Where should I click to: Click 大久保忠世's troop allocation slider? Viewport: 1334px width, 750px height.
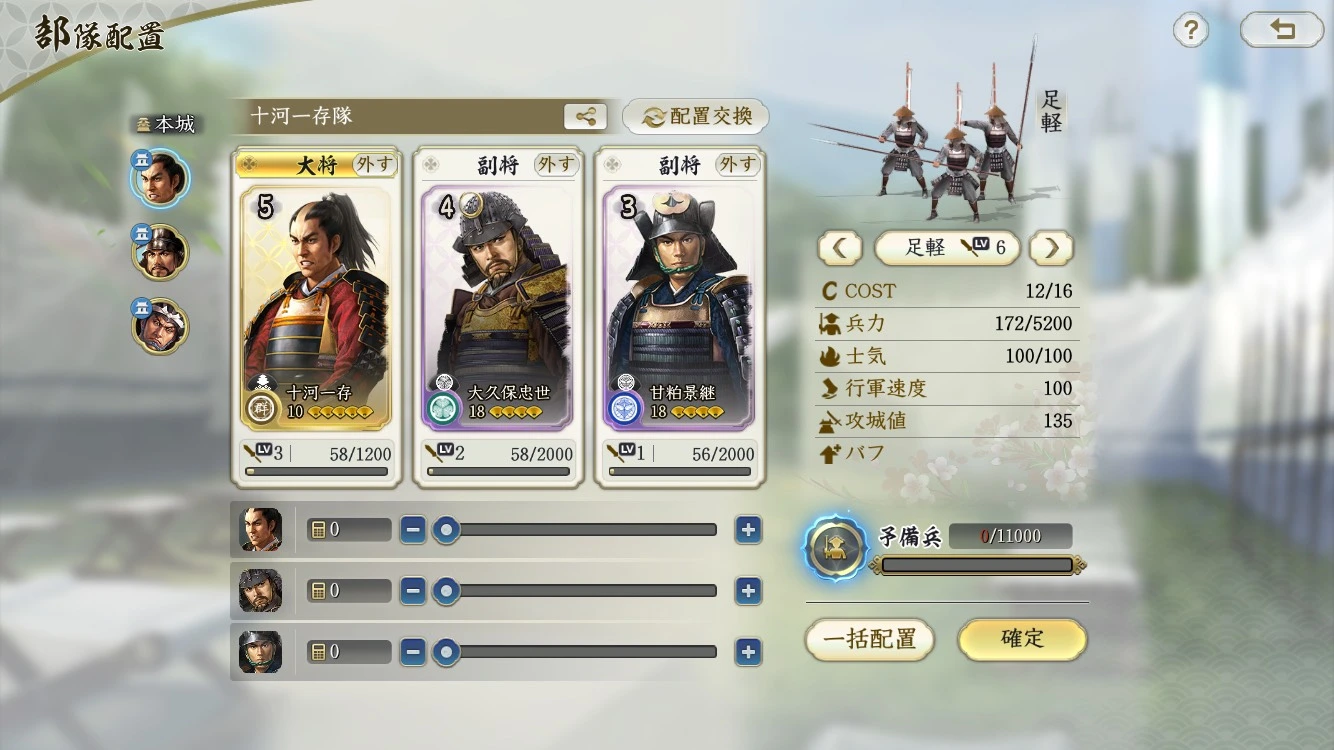[575, 591]
